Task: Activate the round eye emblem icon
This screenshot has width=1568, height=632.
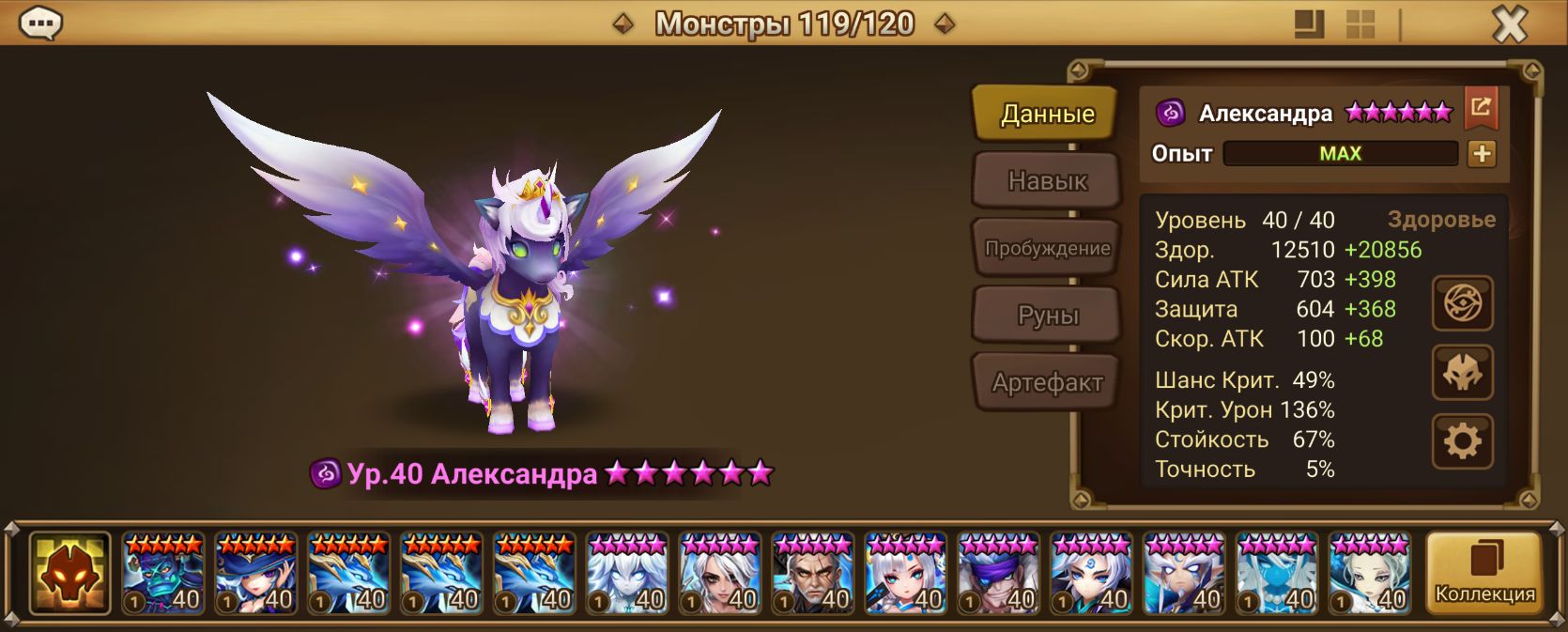Action: 1462,303
